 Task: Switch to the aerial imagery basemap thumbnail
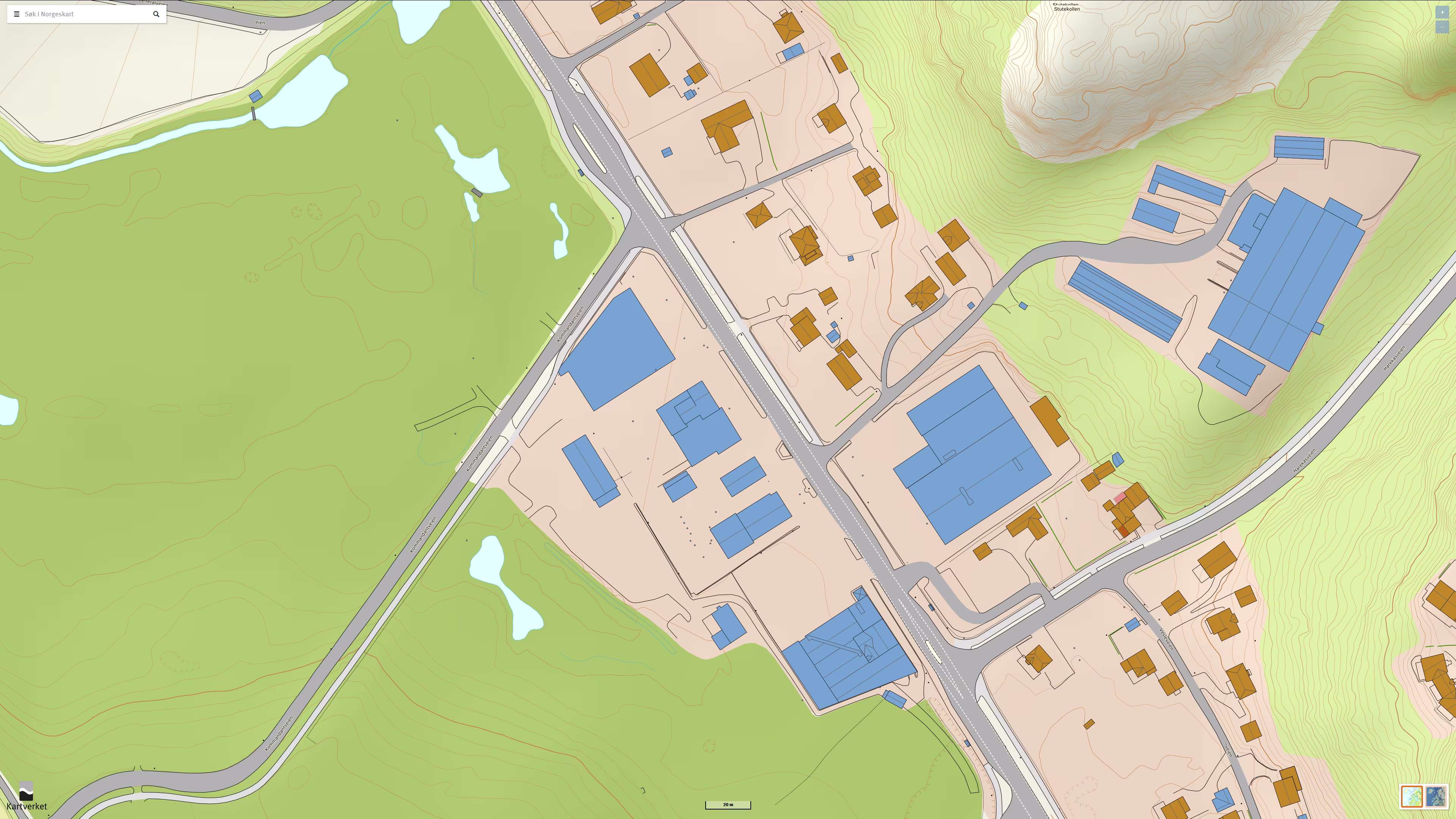pos(1436,796)
